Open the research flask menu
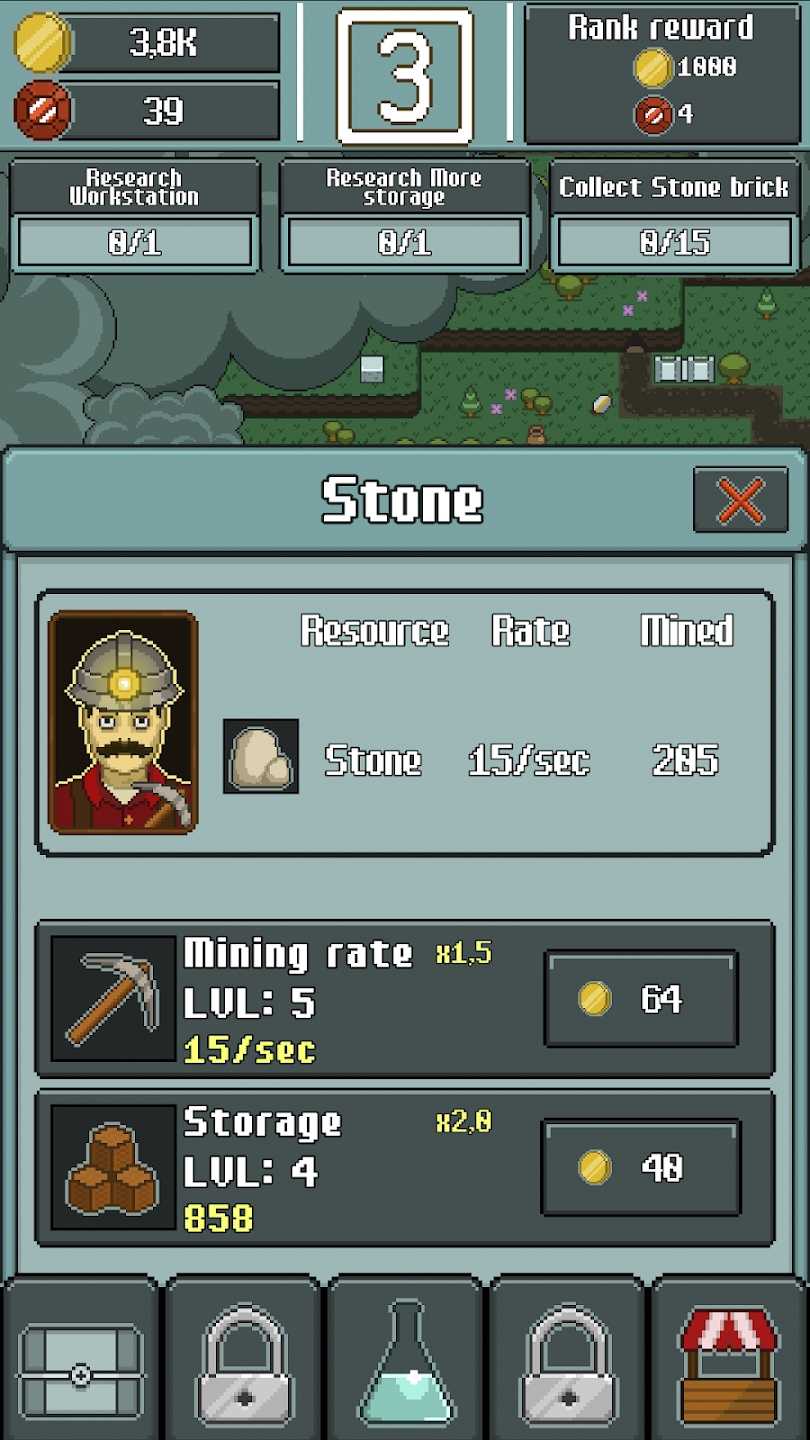Image resolution: width=810 pixels, height=1440 pixels. click(405, 1360)
